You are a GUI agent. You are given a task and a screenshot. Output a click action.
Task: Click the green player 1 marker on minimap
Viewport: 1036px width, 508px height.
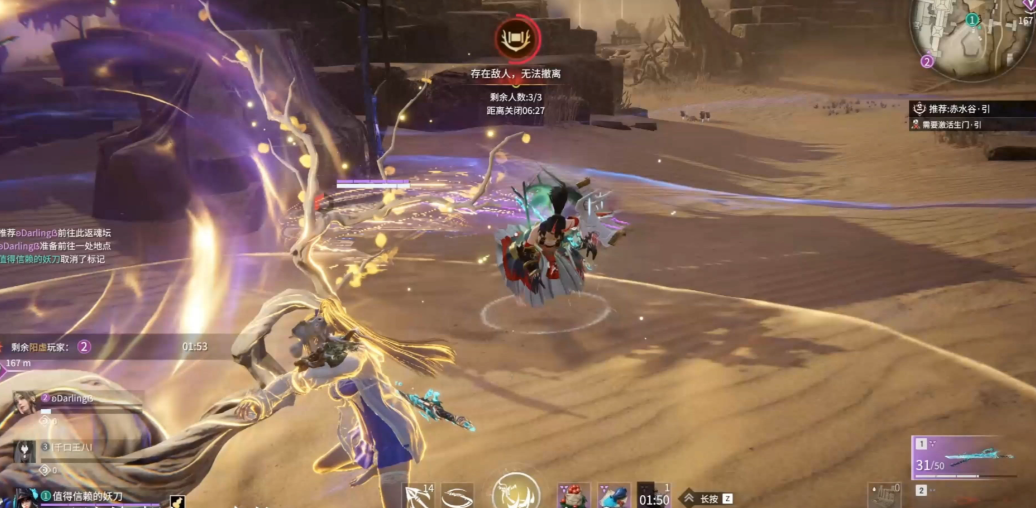pos(973,19)
